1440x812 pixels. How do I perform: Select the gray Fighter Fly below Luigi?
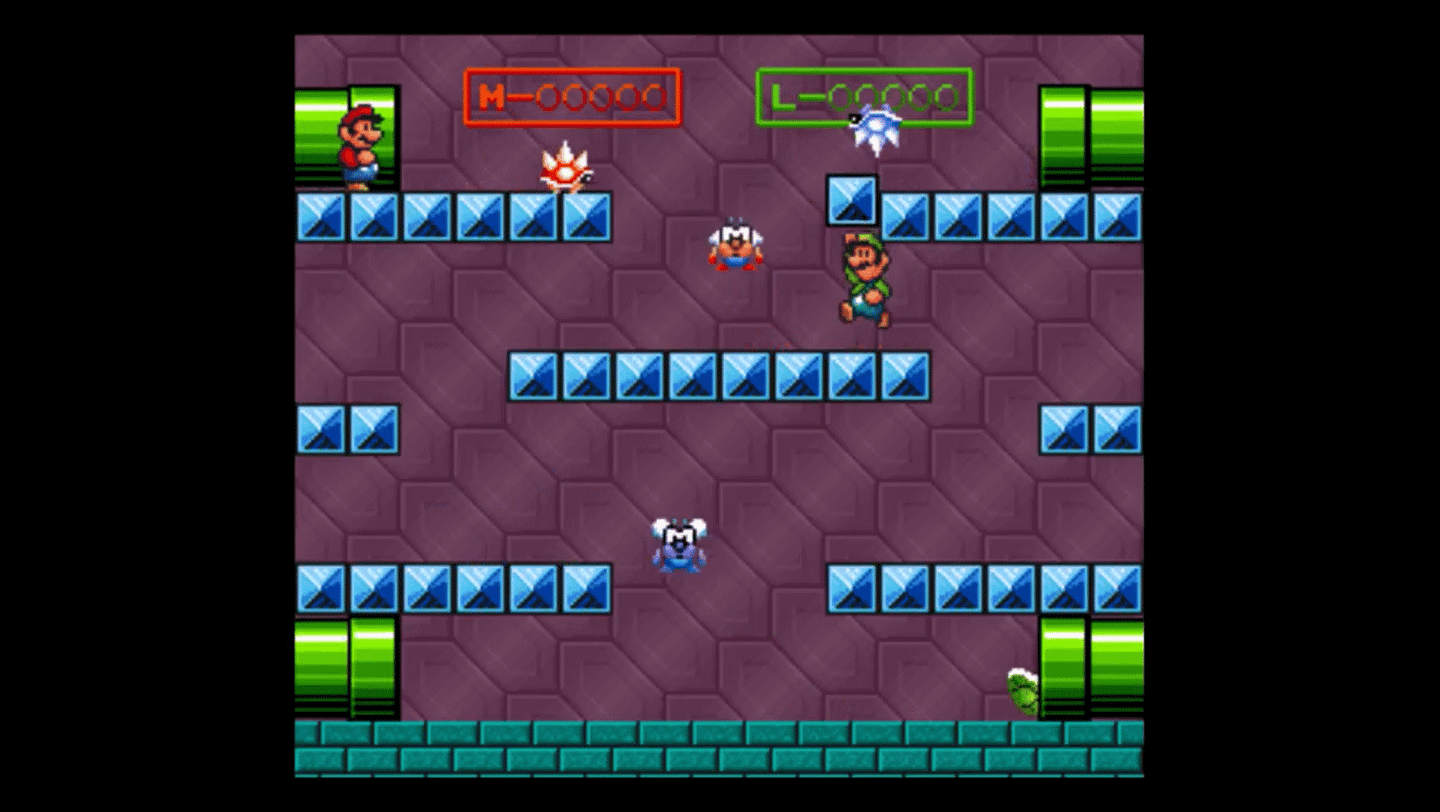(736, 245)
